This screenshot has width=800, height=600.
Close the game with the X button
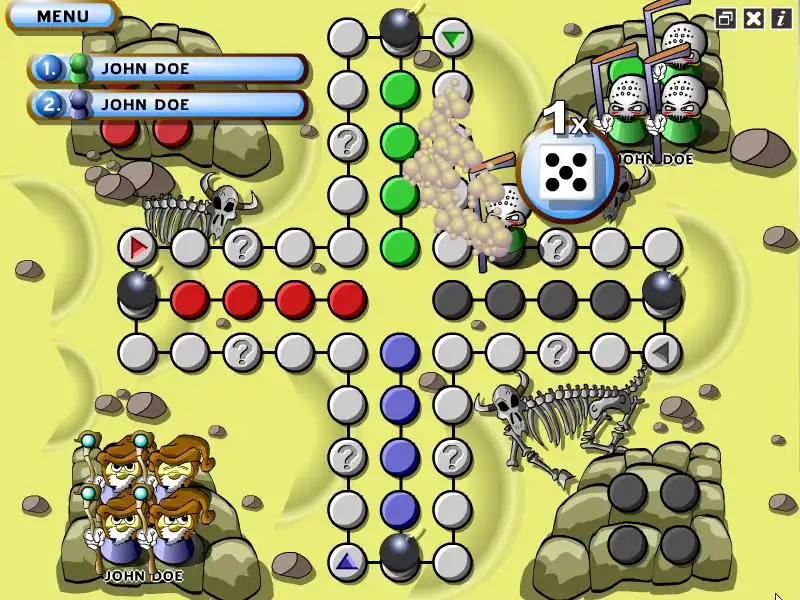coord(754,18)
